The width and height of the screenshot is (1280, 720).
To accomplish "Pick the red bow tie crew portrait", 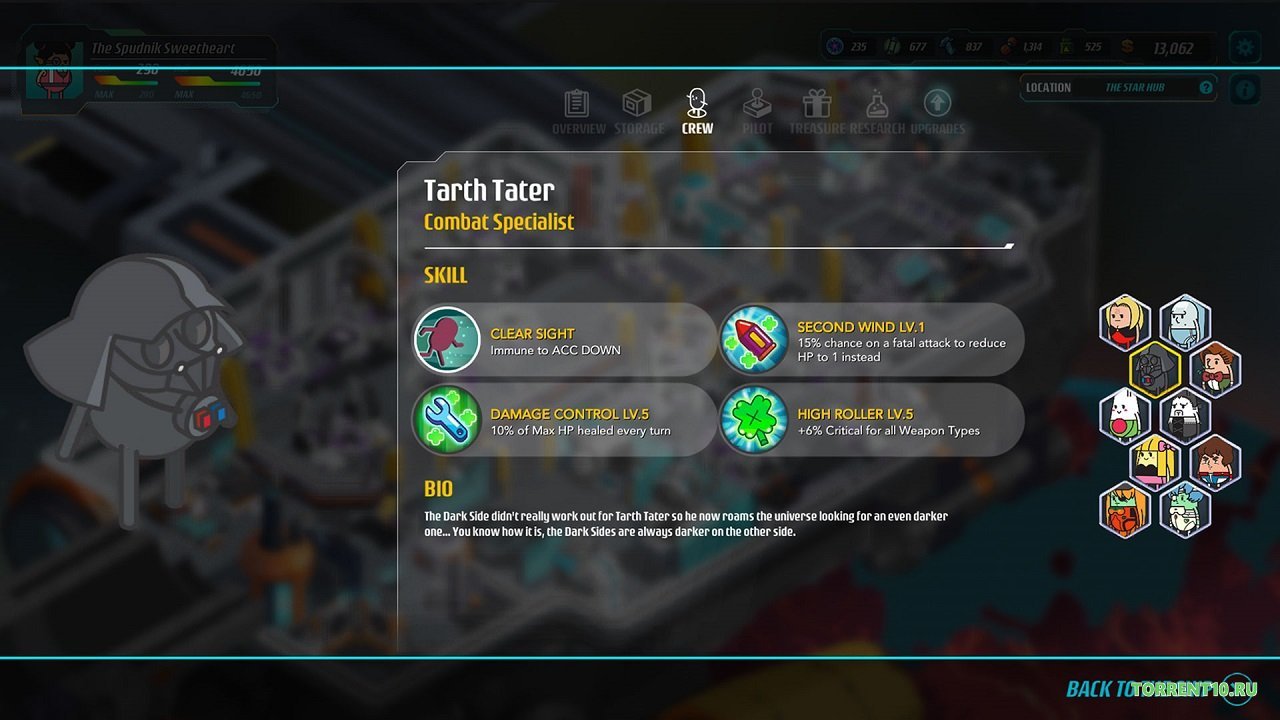I will point(1215,369).
